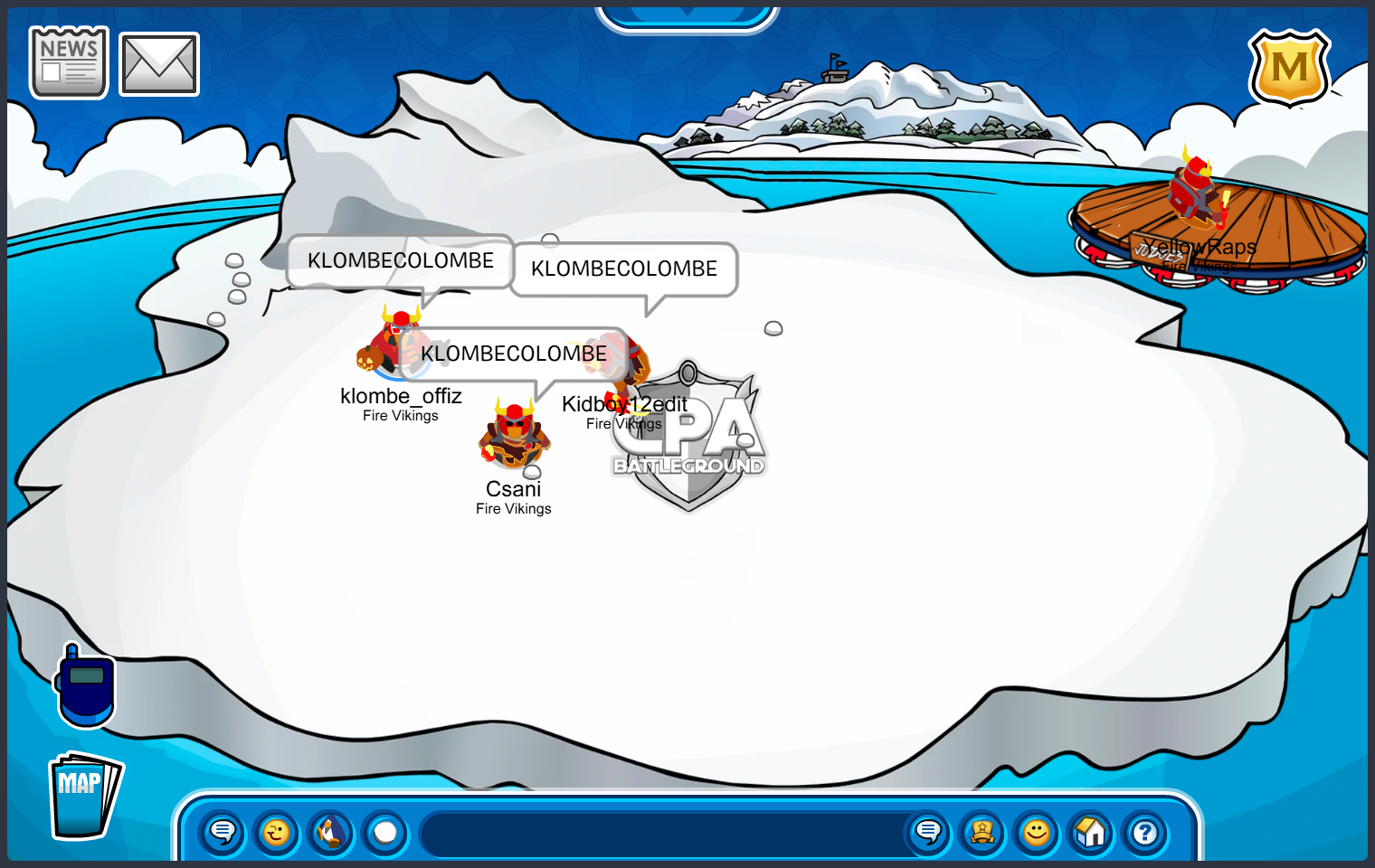
Task: Open the smiley face buddy list
Action: click(1037, 832)
